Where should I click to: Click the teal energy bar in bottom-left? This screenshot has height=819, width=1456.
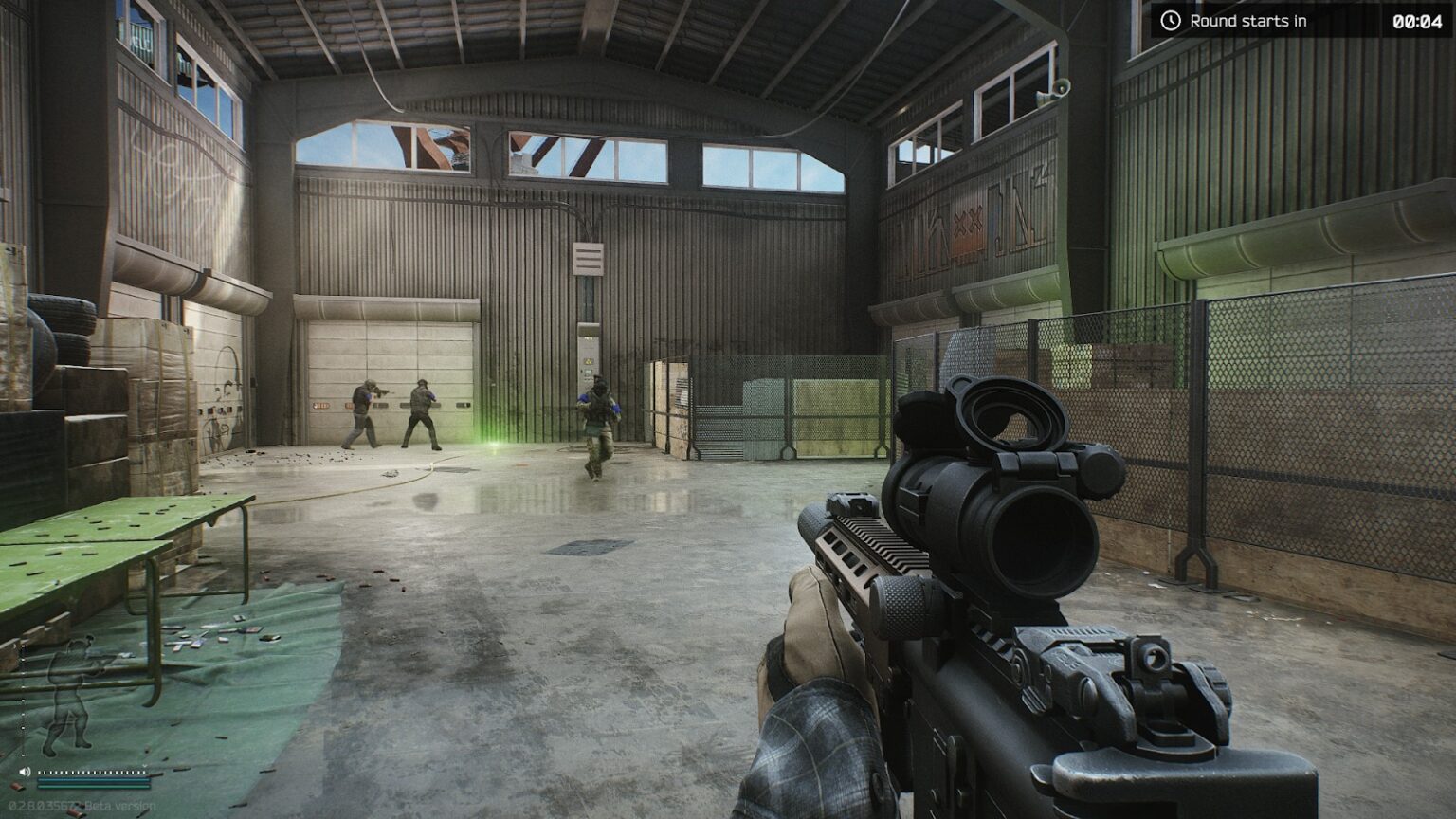94,787
